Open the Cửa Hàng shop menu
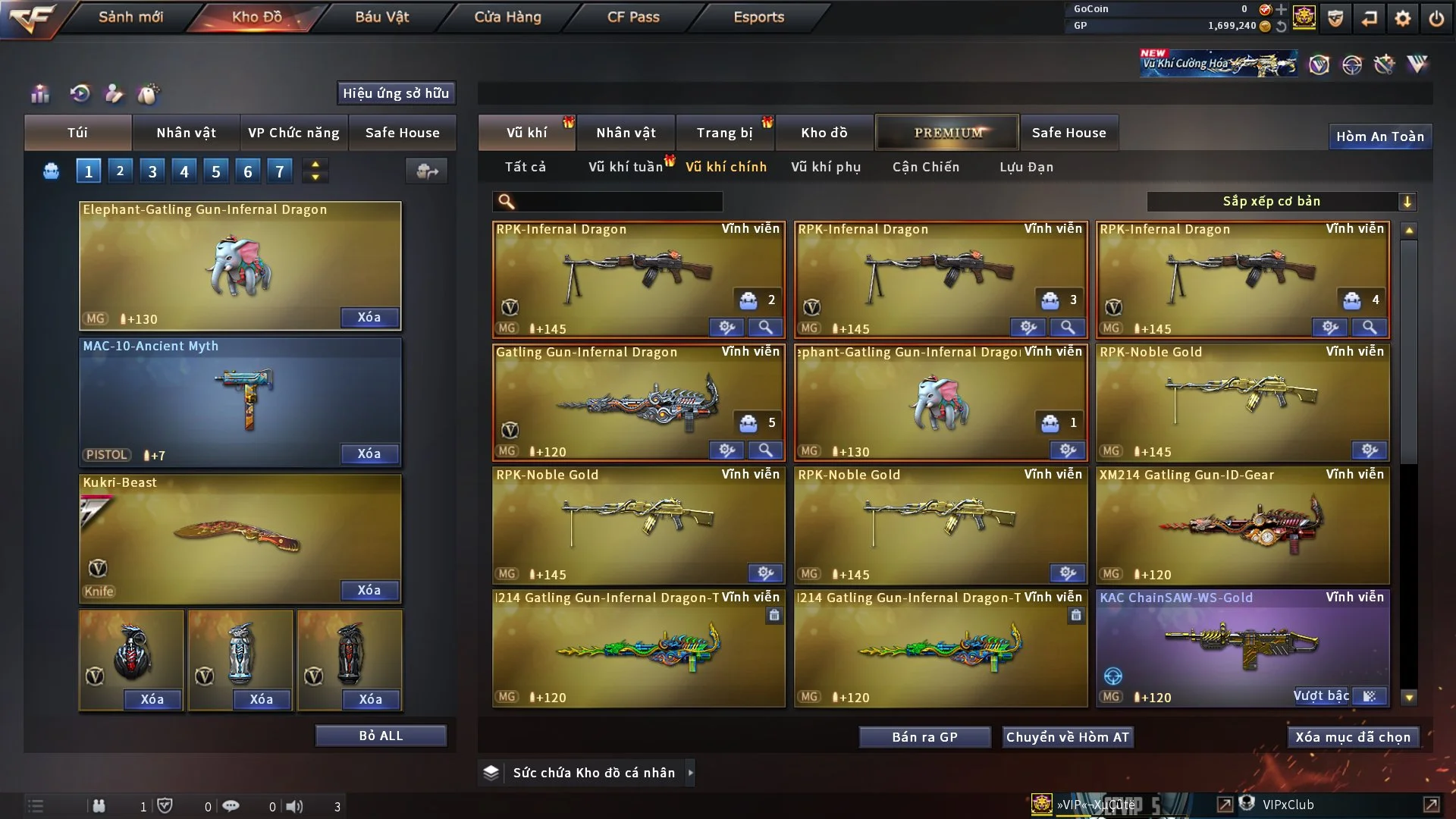Viewport: 1456px width, 819px height. (507, 17)
